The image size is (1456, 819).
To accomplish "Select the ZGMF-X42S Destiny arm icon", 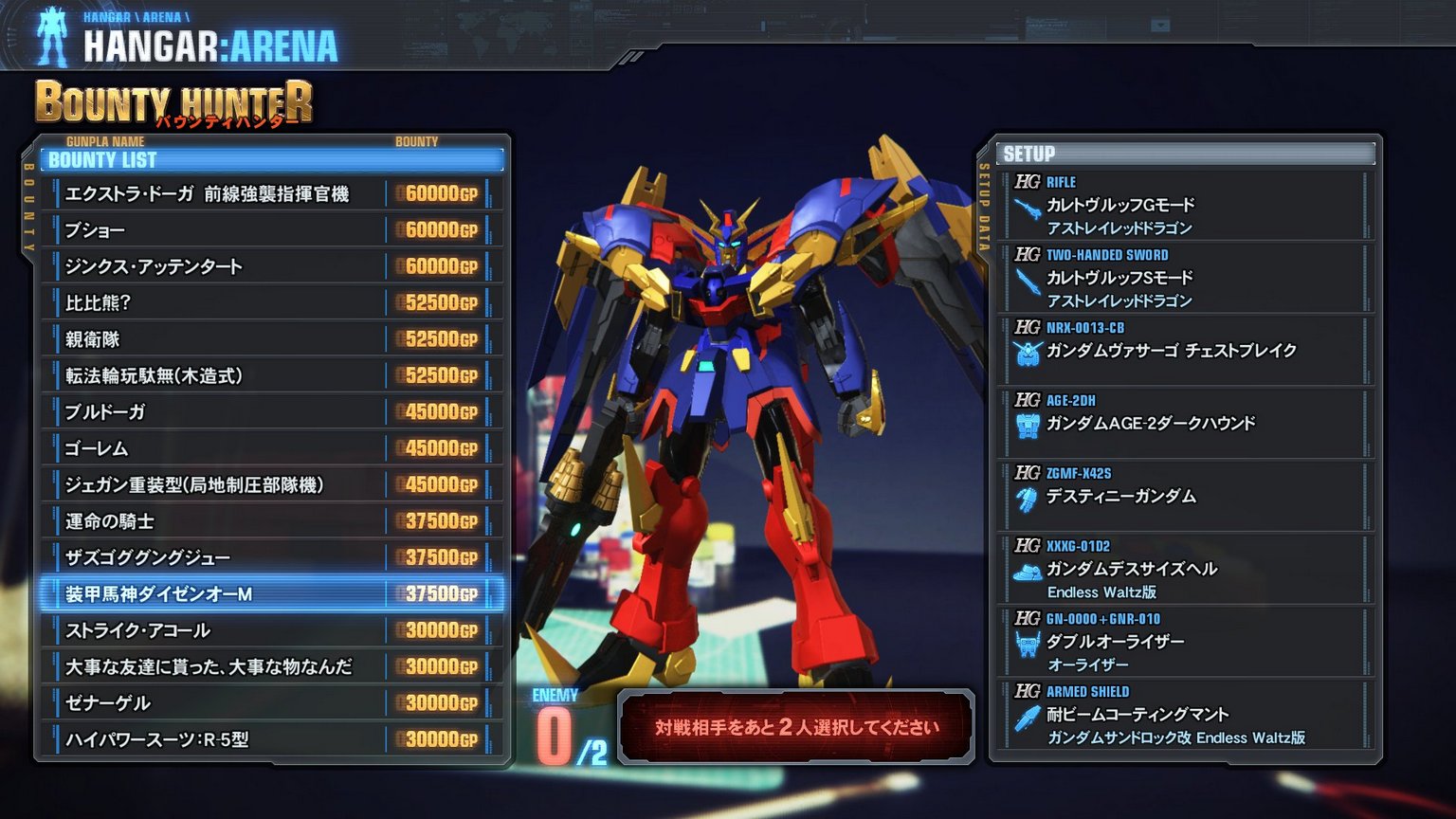I will pos(1028,497).
